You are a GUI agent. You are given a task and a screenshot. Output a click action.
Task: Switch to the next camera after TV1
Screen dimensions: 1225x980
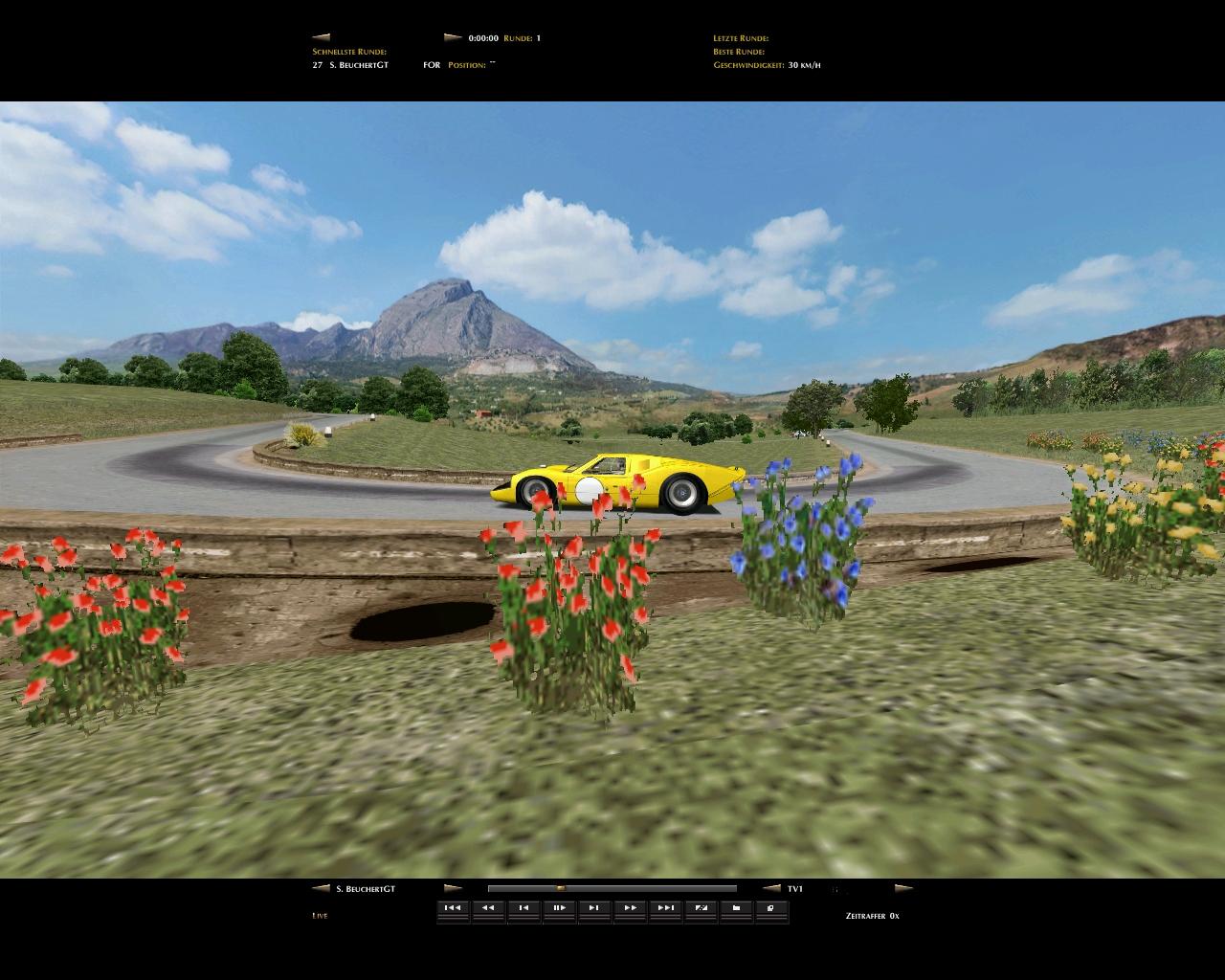[x=902, y=889]
